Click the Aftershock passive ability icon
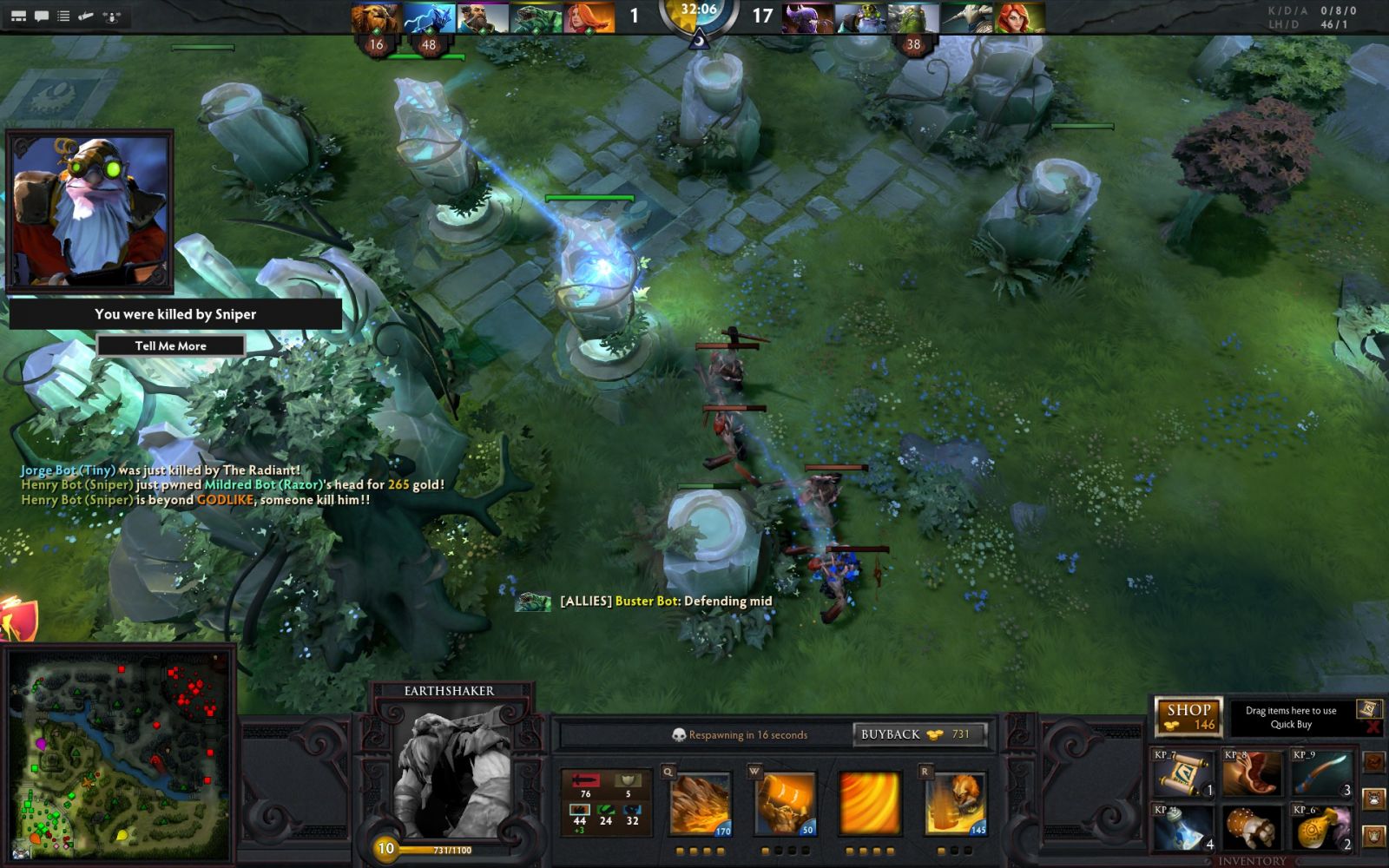 870,805
